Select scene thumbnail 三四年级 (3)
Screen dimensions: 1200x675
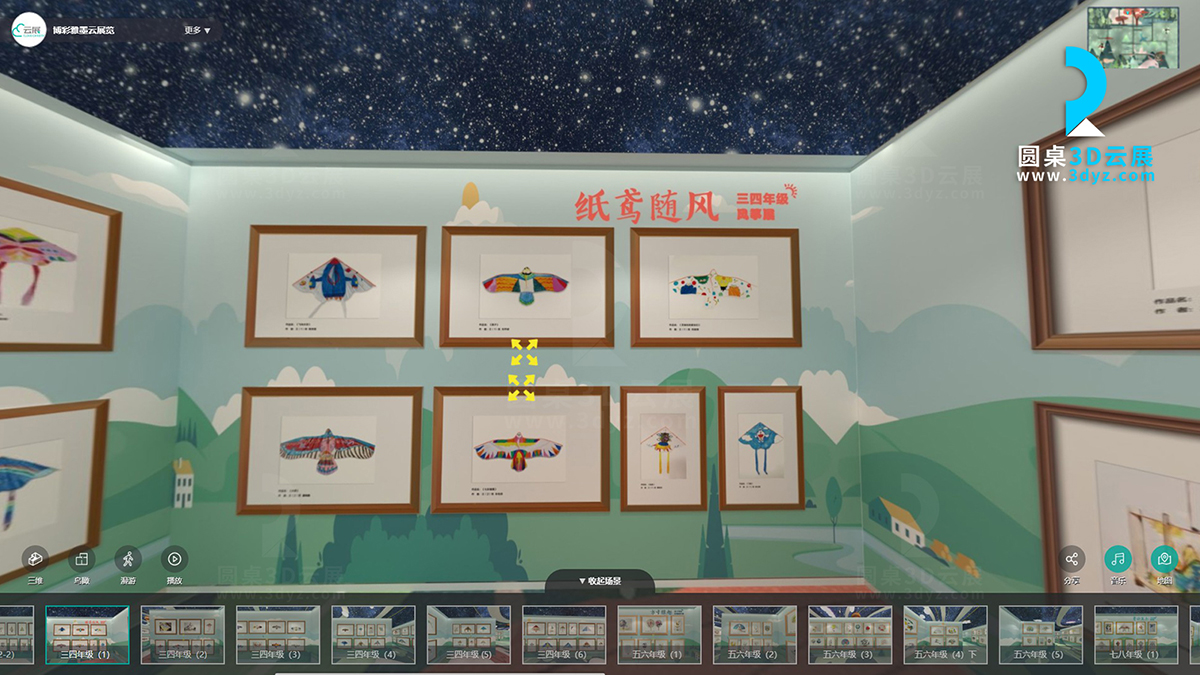(278, 634)
